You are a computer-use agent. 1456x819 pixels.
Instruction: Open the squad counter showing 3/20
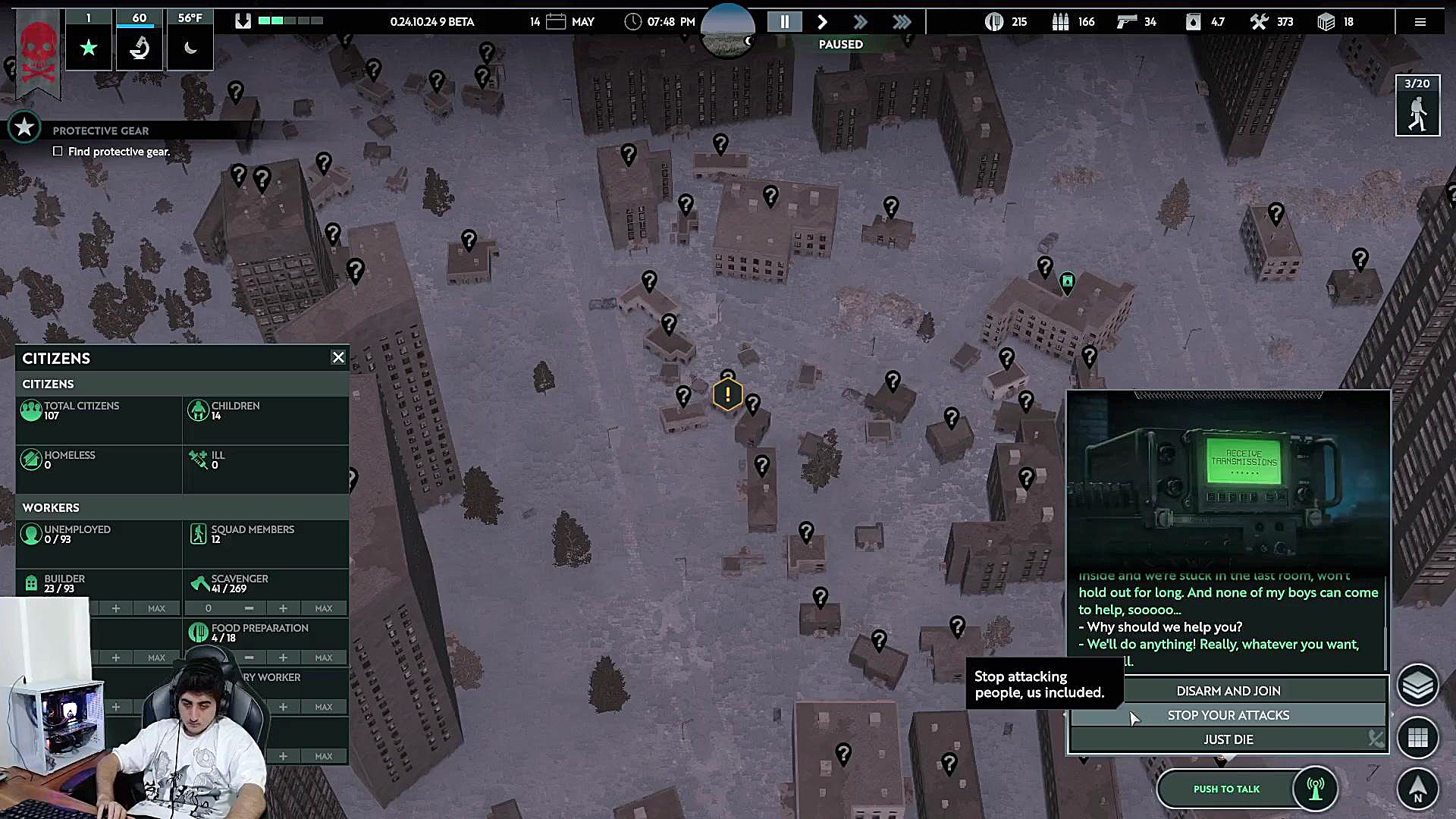tap(1417, 106)
